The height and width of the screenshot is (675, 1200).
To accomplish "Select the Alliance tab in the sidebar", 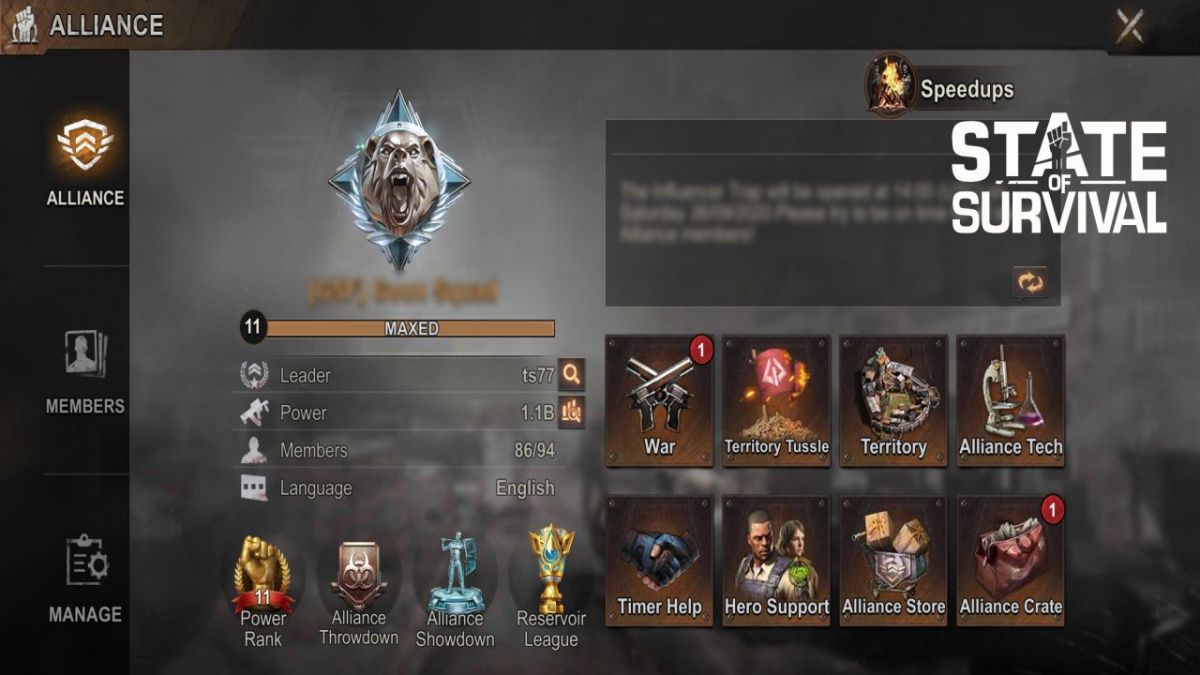I will [85, 160].
